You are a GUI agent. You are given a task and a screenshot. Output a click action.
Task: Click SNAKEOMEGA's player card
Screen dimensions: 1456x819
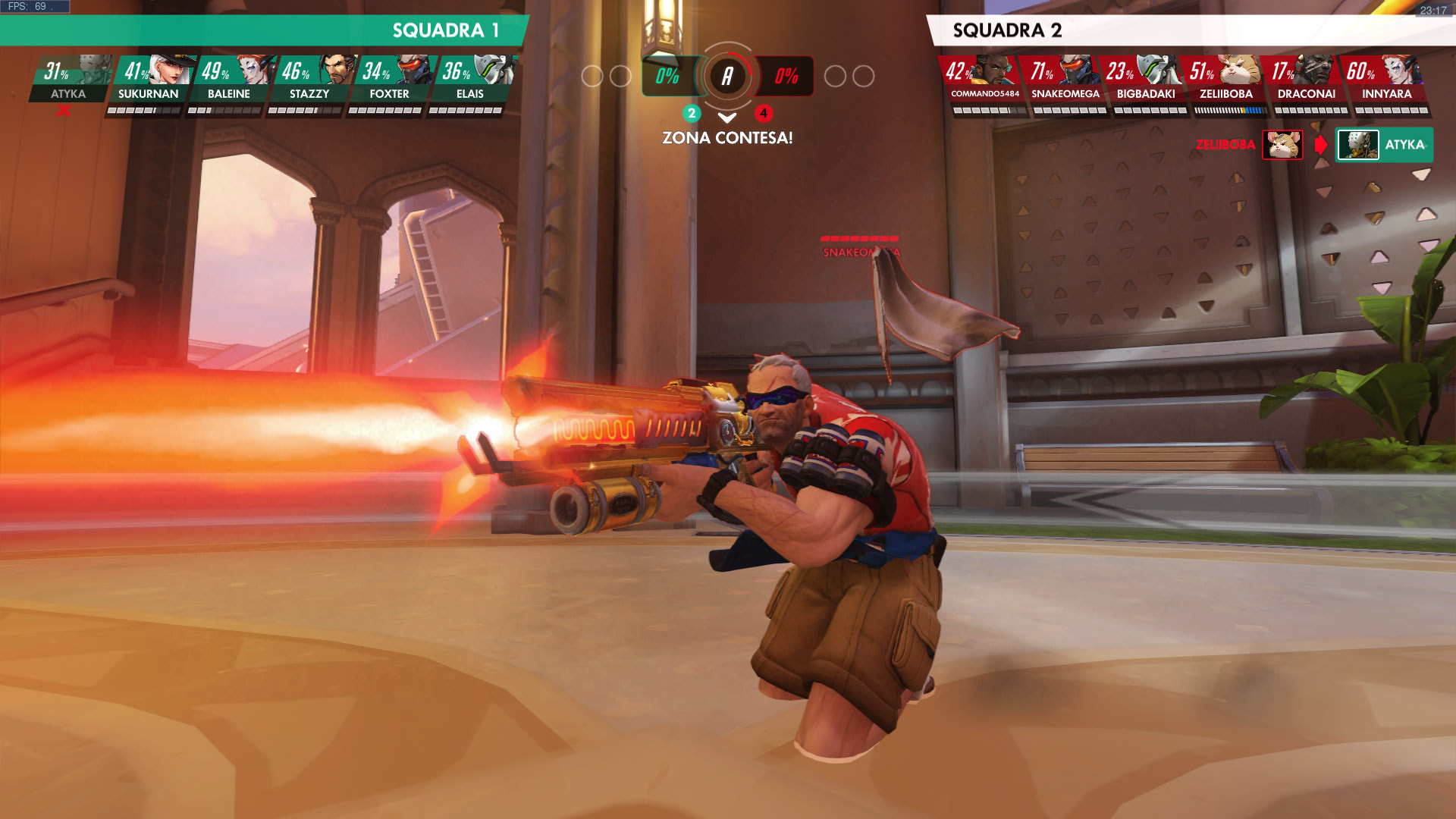1065,80
